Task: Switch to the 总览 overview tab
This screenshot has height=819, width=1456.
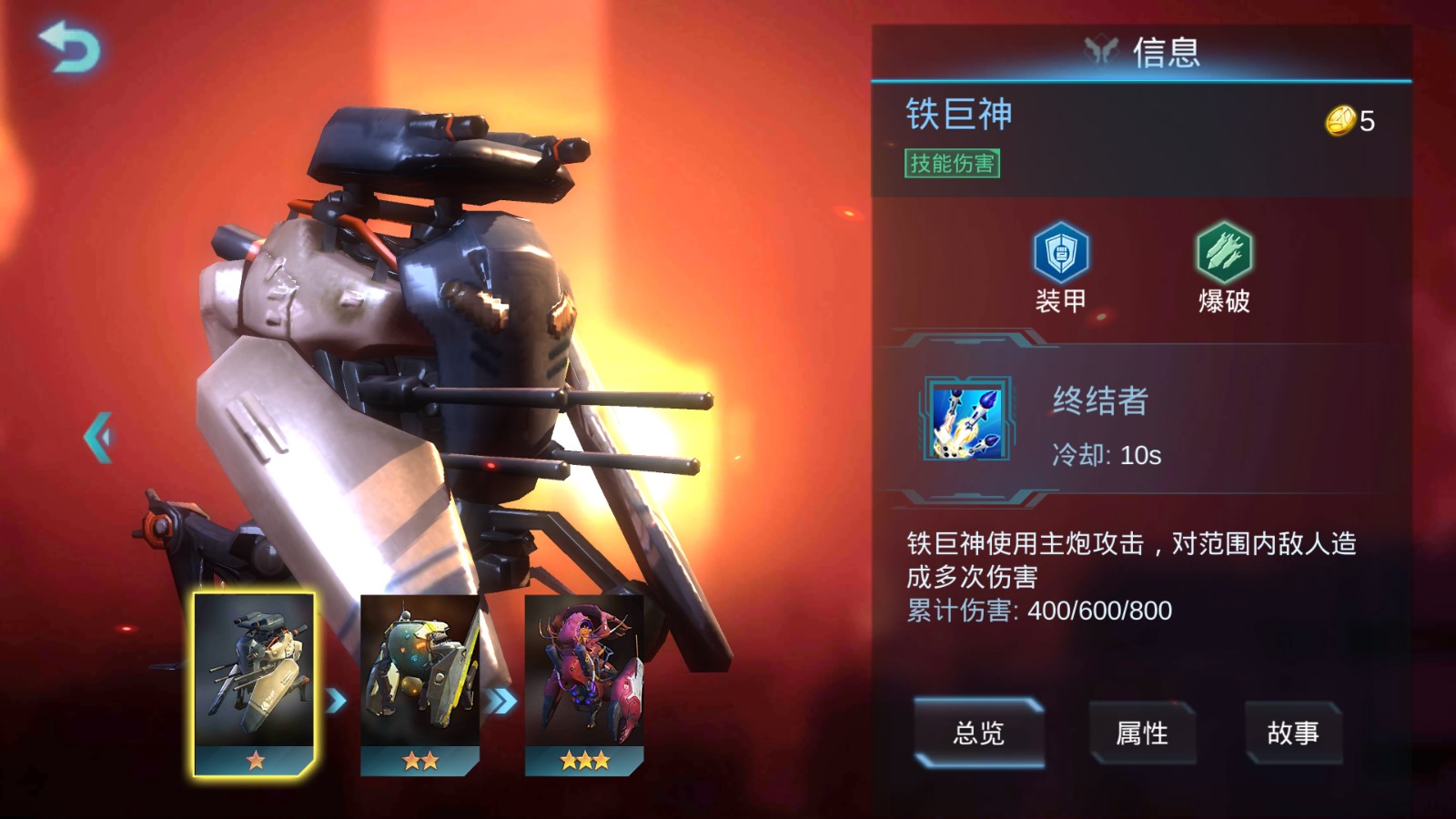Action: click(x=978, y=733)
